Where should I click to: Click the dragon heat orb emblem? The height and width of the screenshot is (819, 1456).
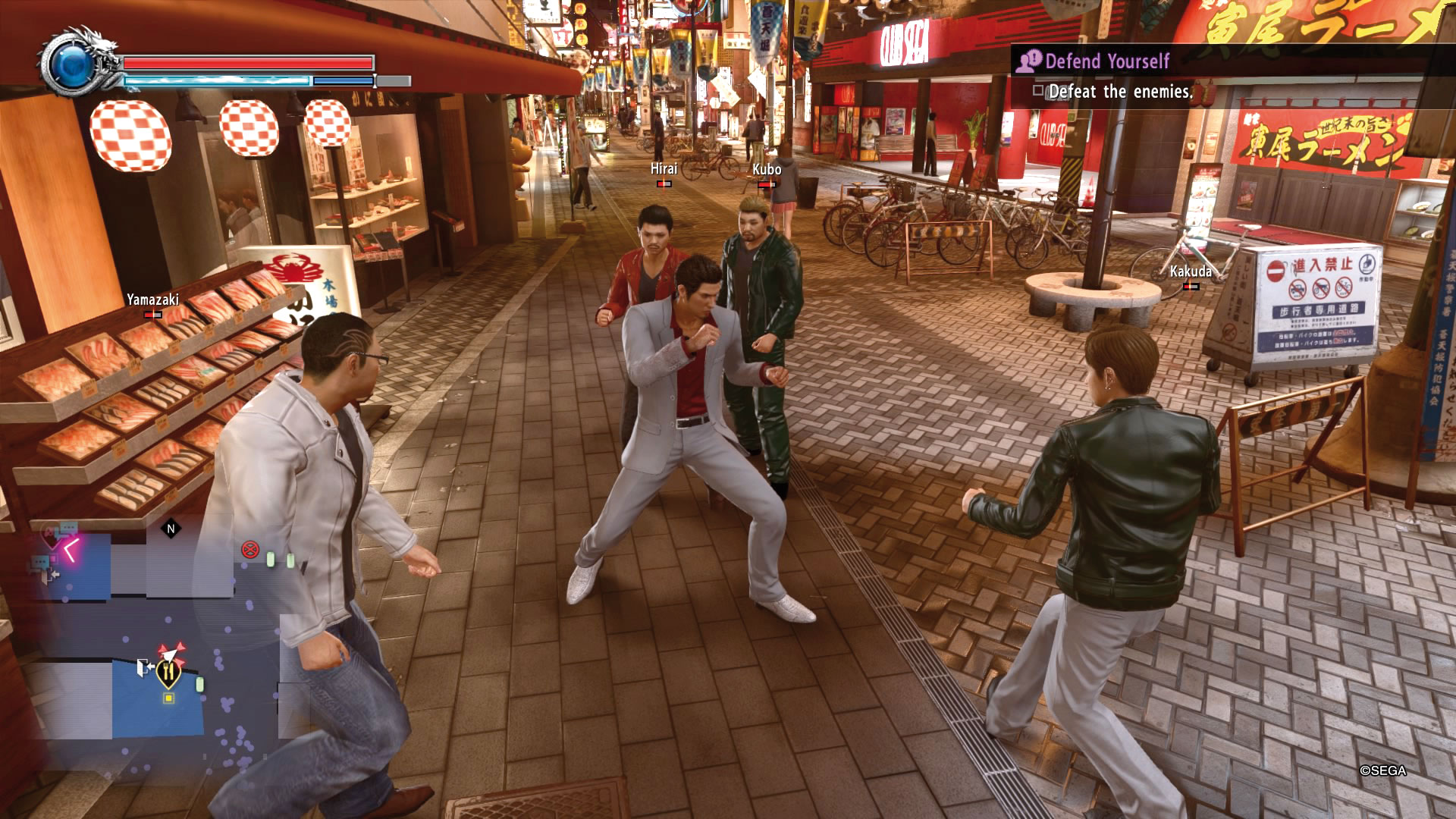click(74, 63)
